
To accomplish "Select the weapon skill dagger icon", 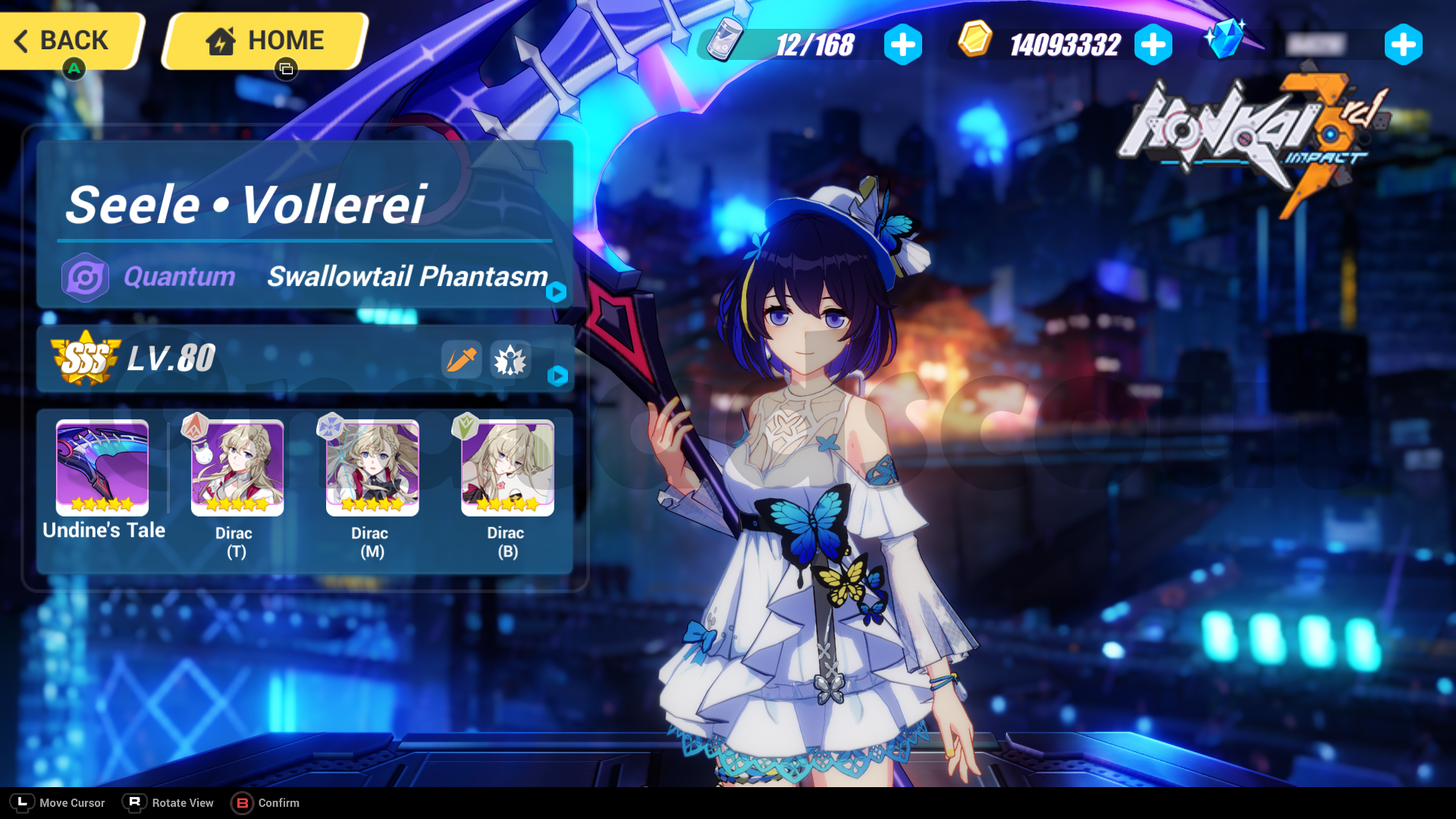I will (x=463, y=360).
